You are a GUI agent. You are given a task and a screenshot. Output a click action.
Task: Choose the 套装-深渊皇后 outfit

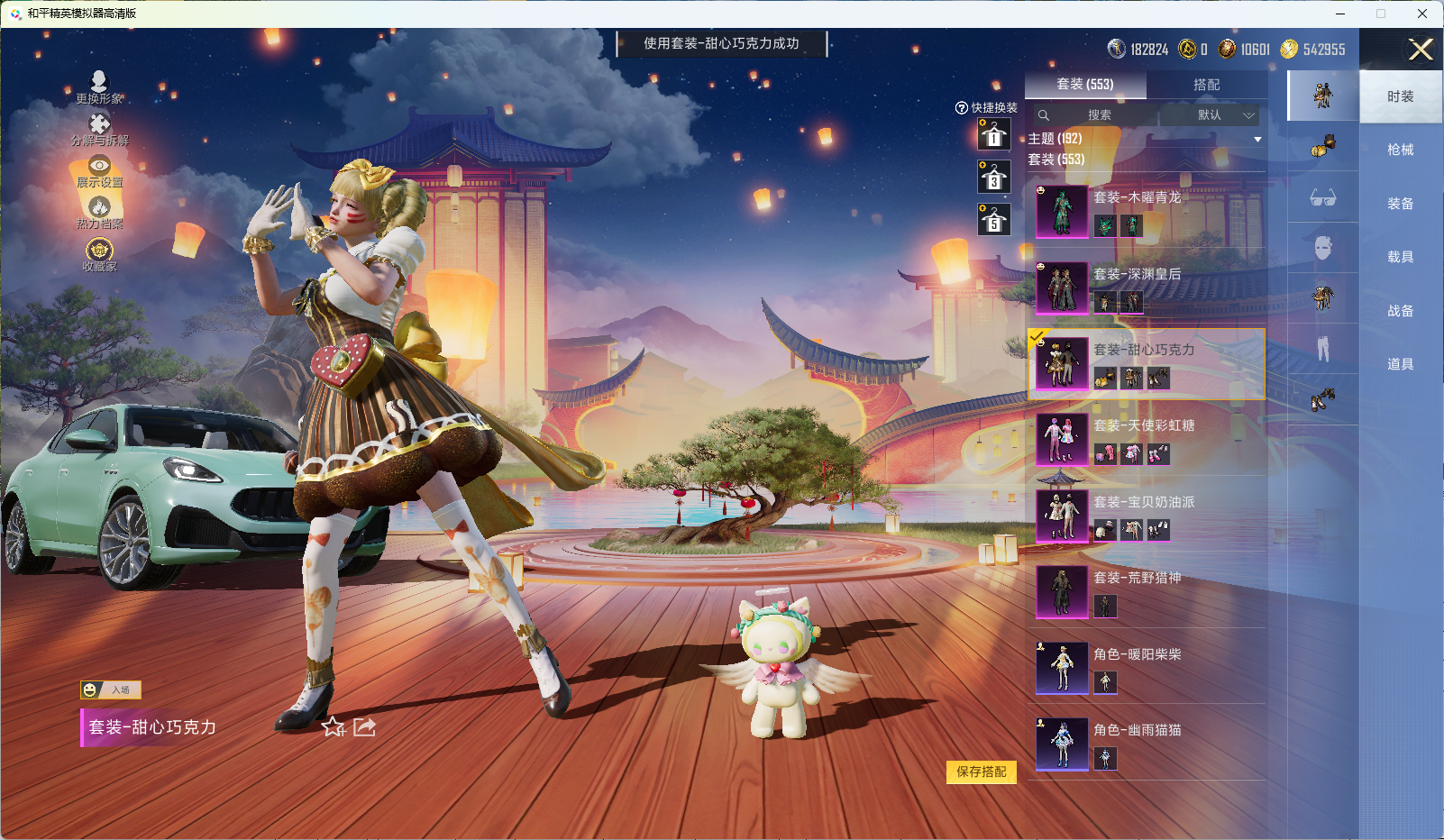[x=1145, y=288]
